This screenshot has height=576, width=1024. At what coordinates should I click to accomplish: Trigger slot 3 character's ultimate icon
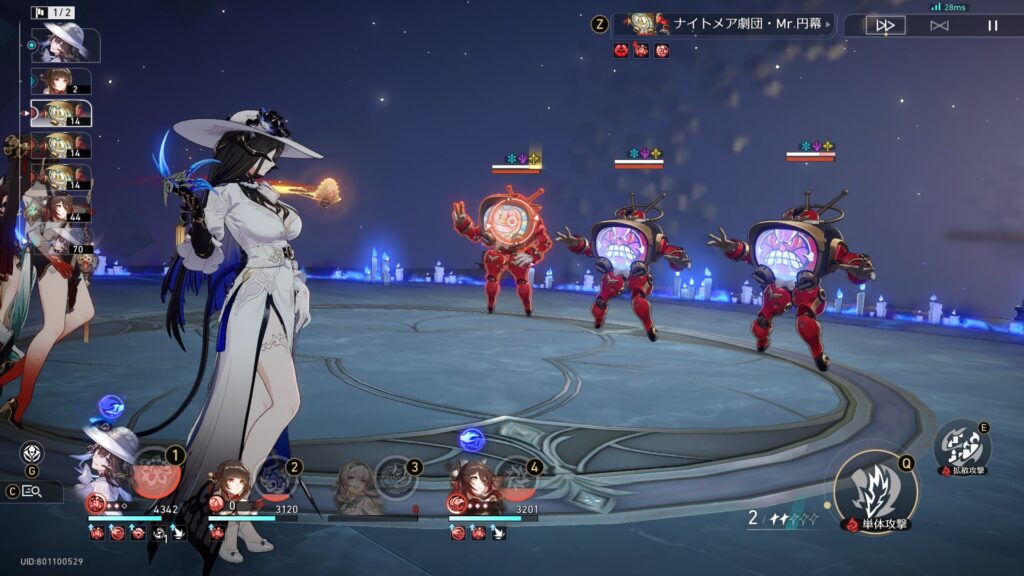(x=397, y=476)
